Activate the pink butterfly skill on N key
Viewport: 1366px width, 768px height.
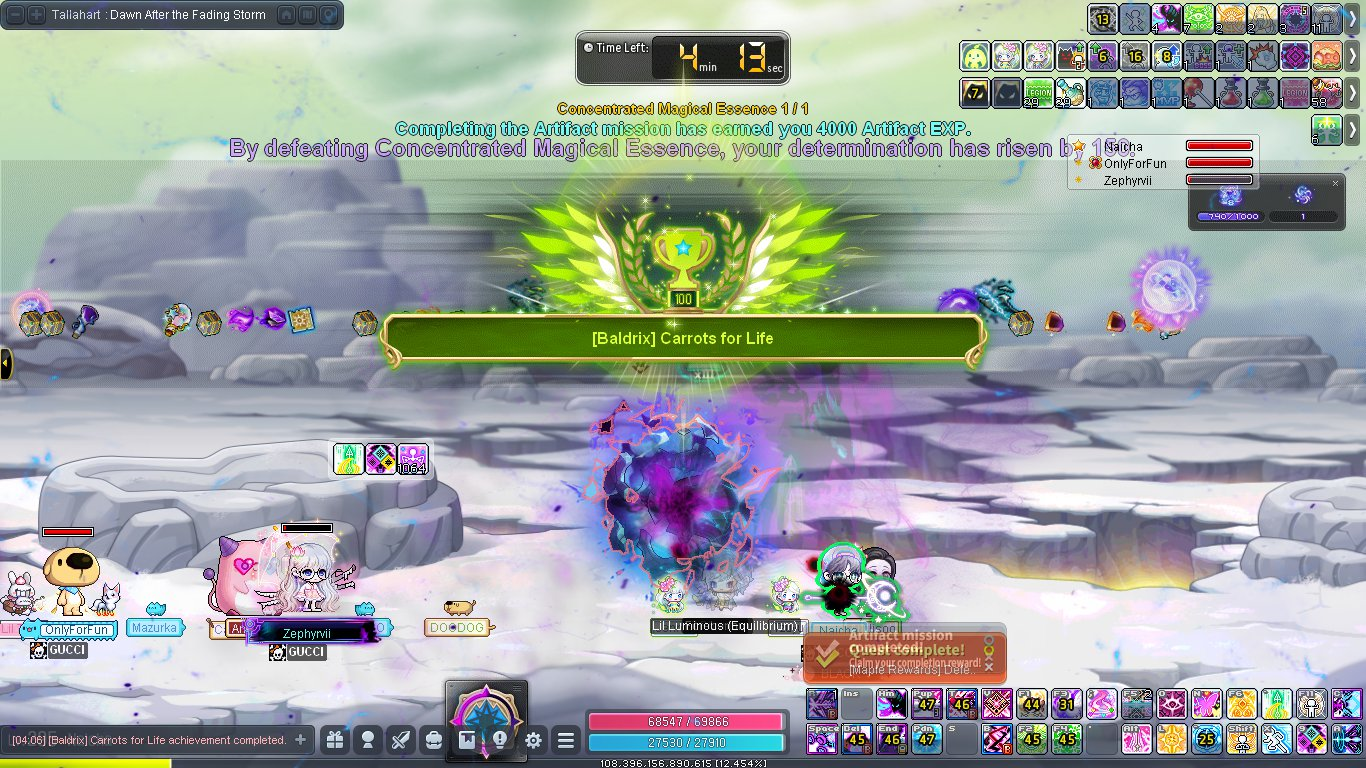[1206, 704]
